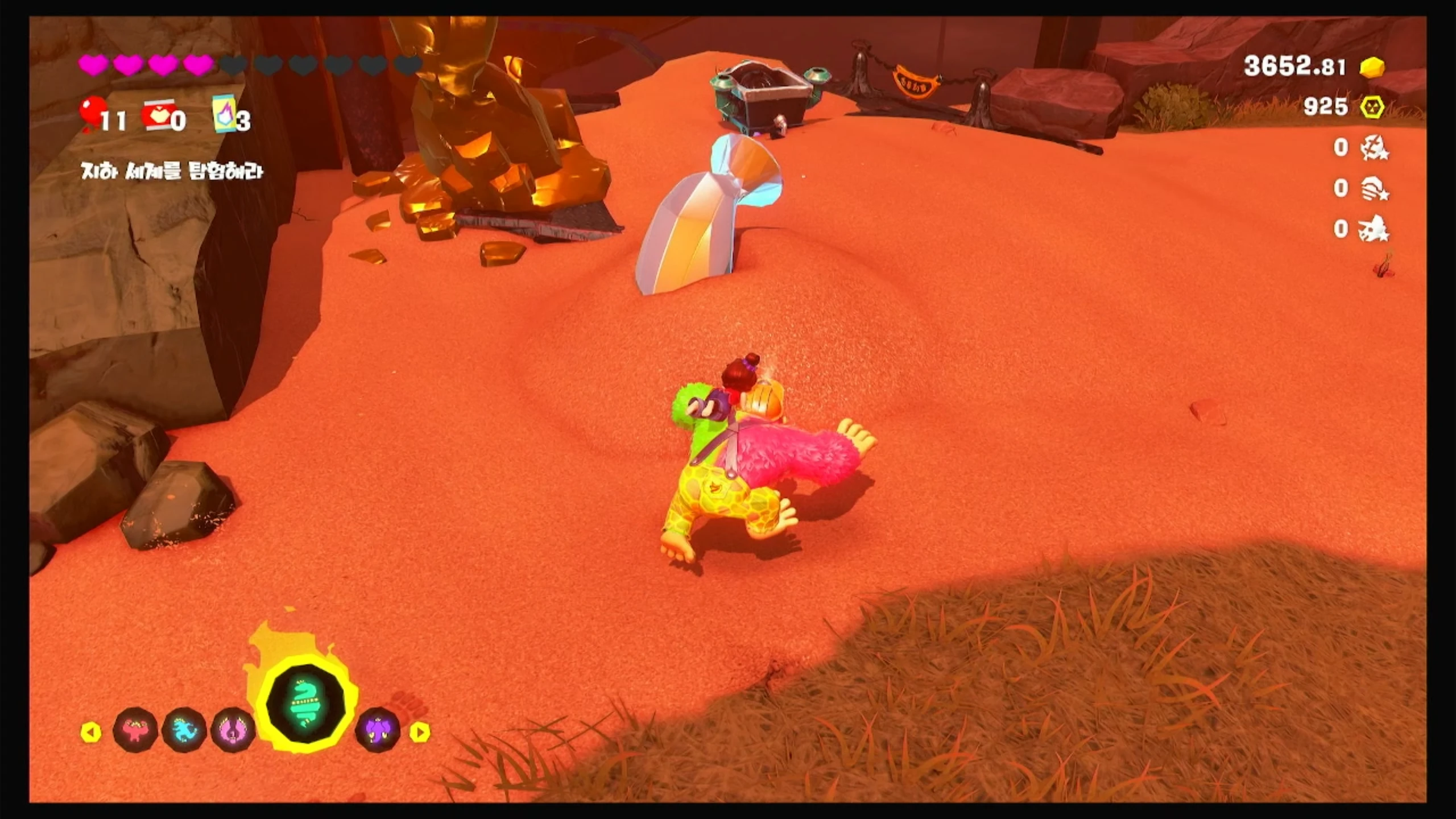Select the pink Ostrich Bananza icon
Viewport: 1456px width, 819px height.
233,730
